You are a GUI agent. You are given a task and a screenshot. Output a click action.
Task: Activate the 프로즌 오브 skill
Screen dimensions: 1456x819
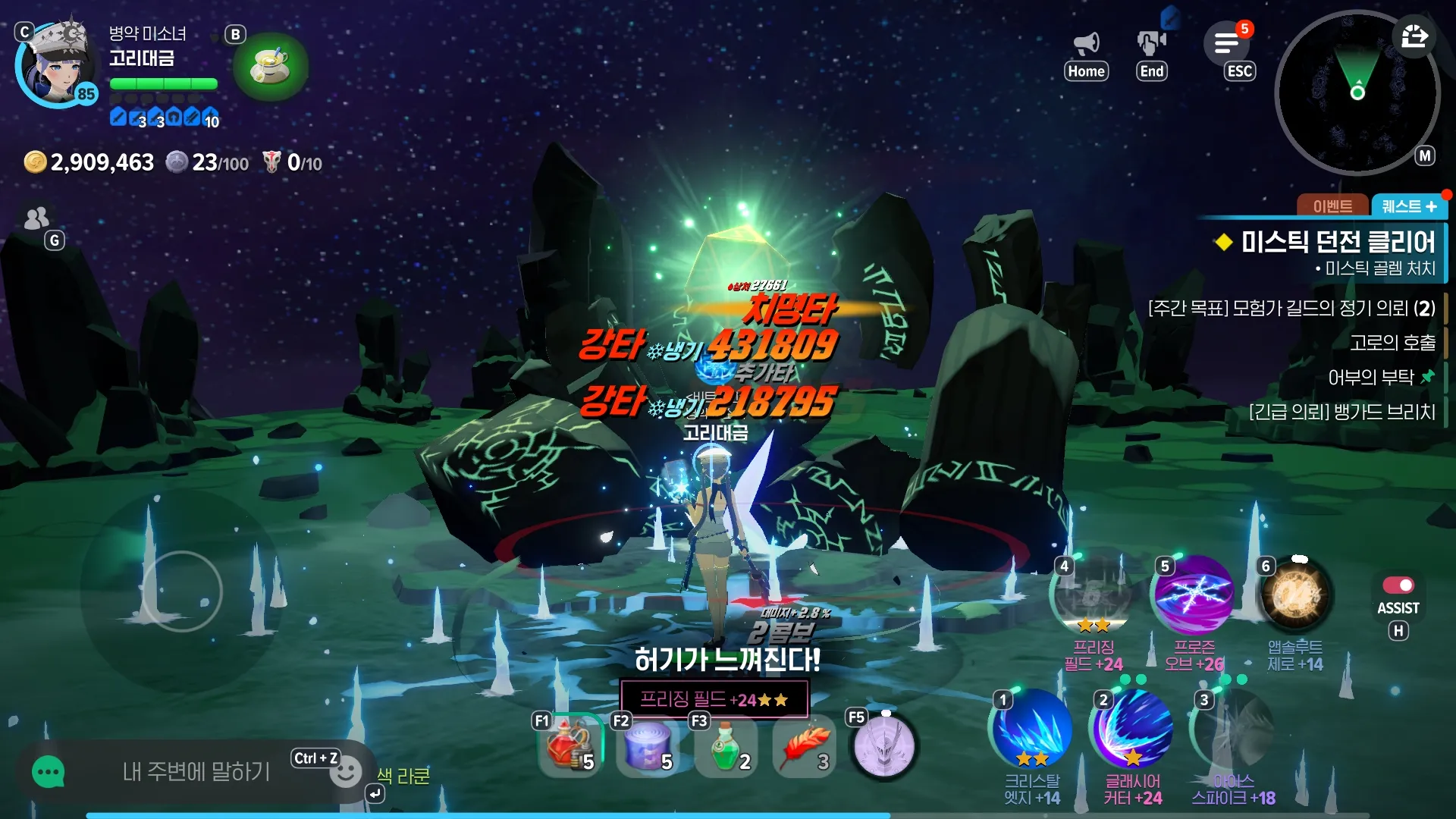[1193, 596]
